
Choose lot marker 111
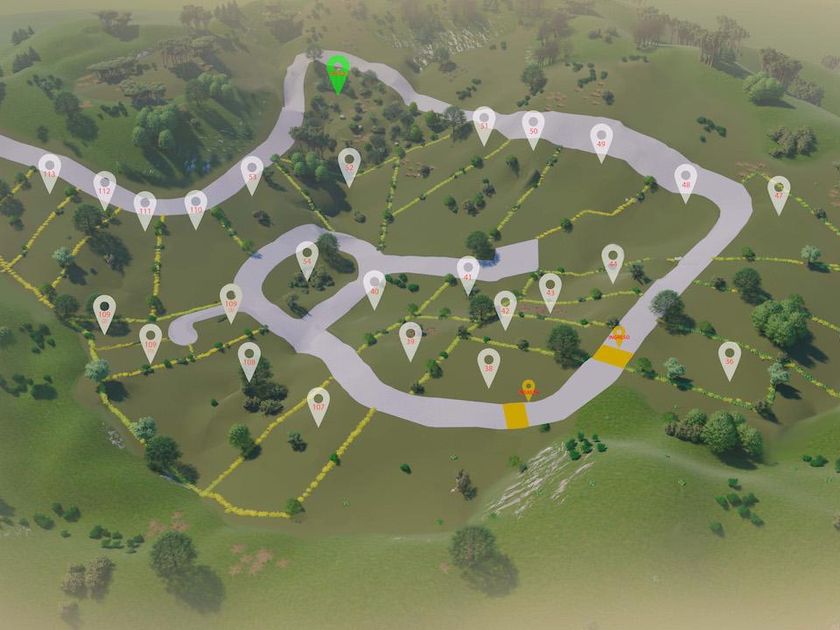[x=145, y=206]
